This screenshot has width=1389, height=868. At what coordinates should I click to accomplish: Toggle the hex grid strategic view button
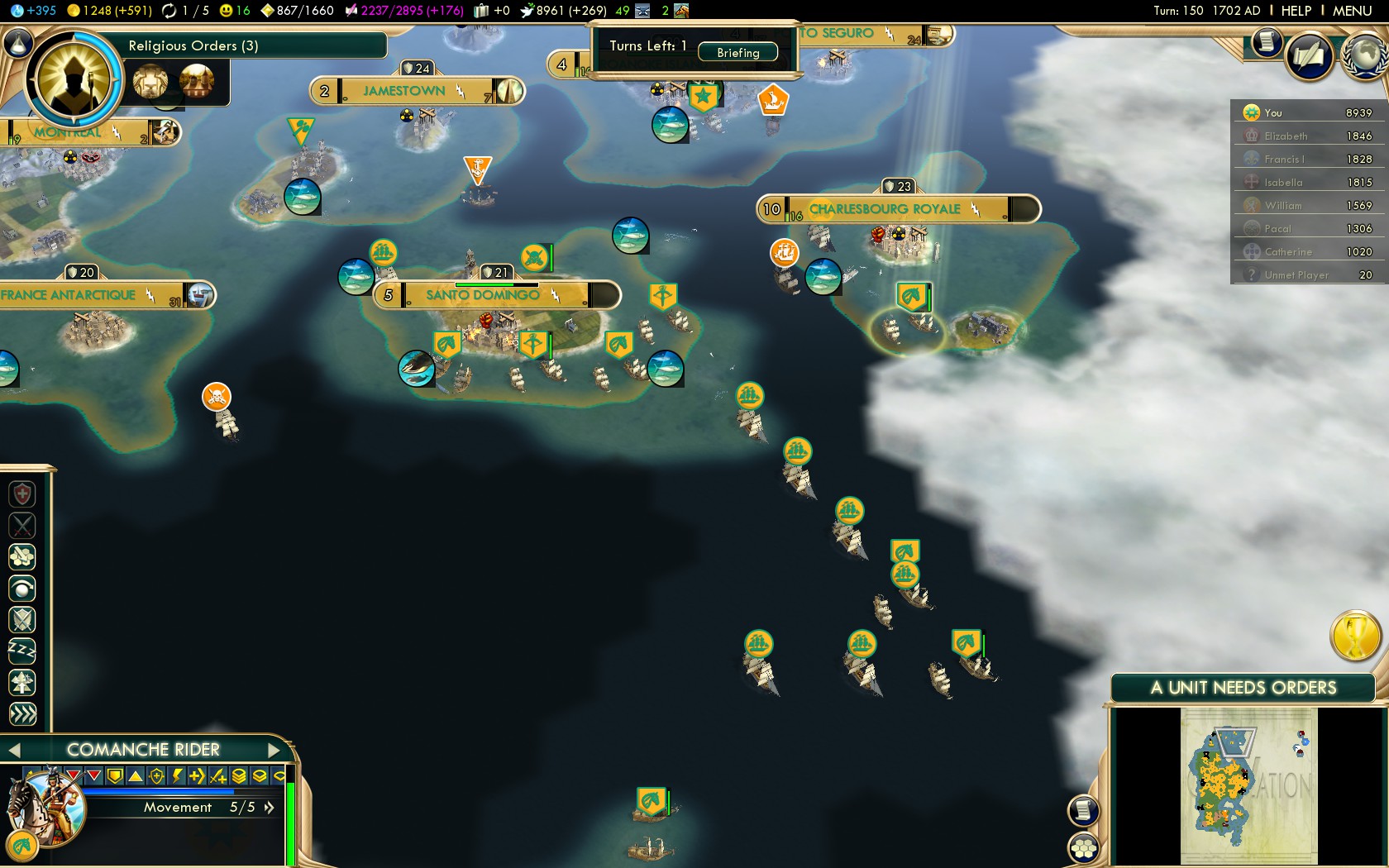[1083, 847]
